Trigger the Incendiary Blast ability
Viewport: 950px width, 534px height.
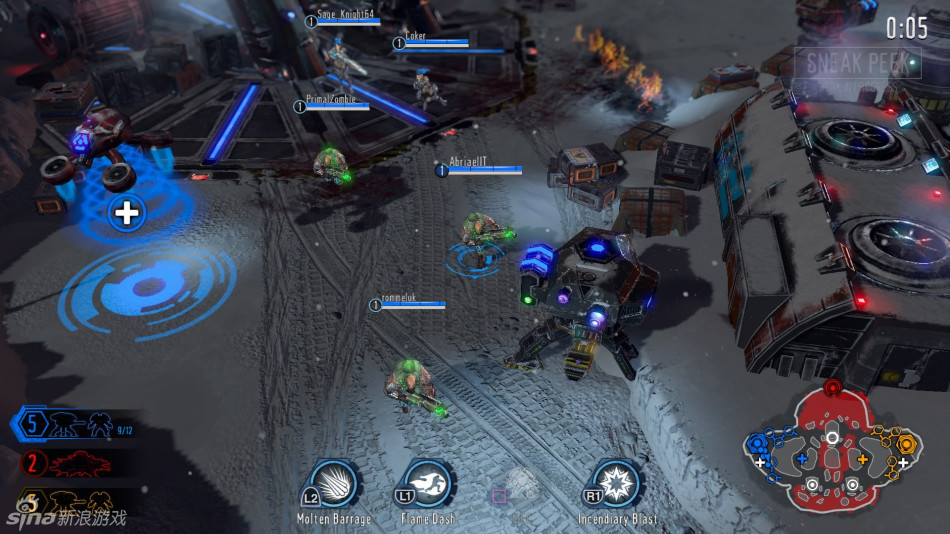click(x=616, y=485)
